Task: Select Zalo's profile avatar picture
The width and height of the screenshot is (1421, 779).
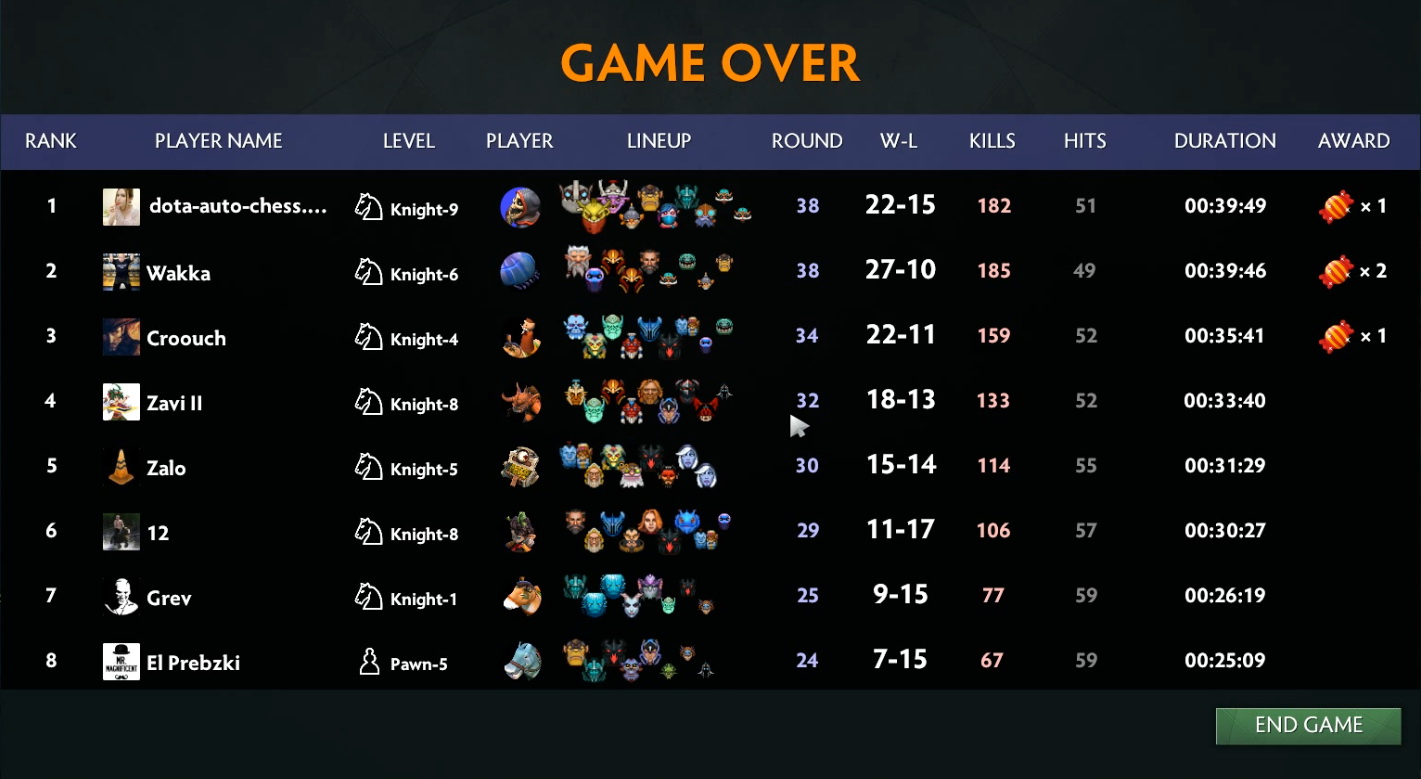Action: [121, 466]
